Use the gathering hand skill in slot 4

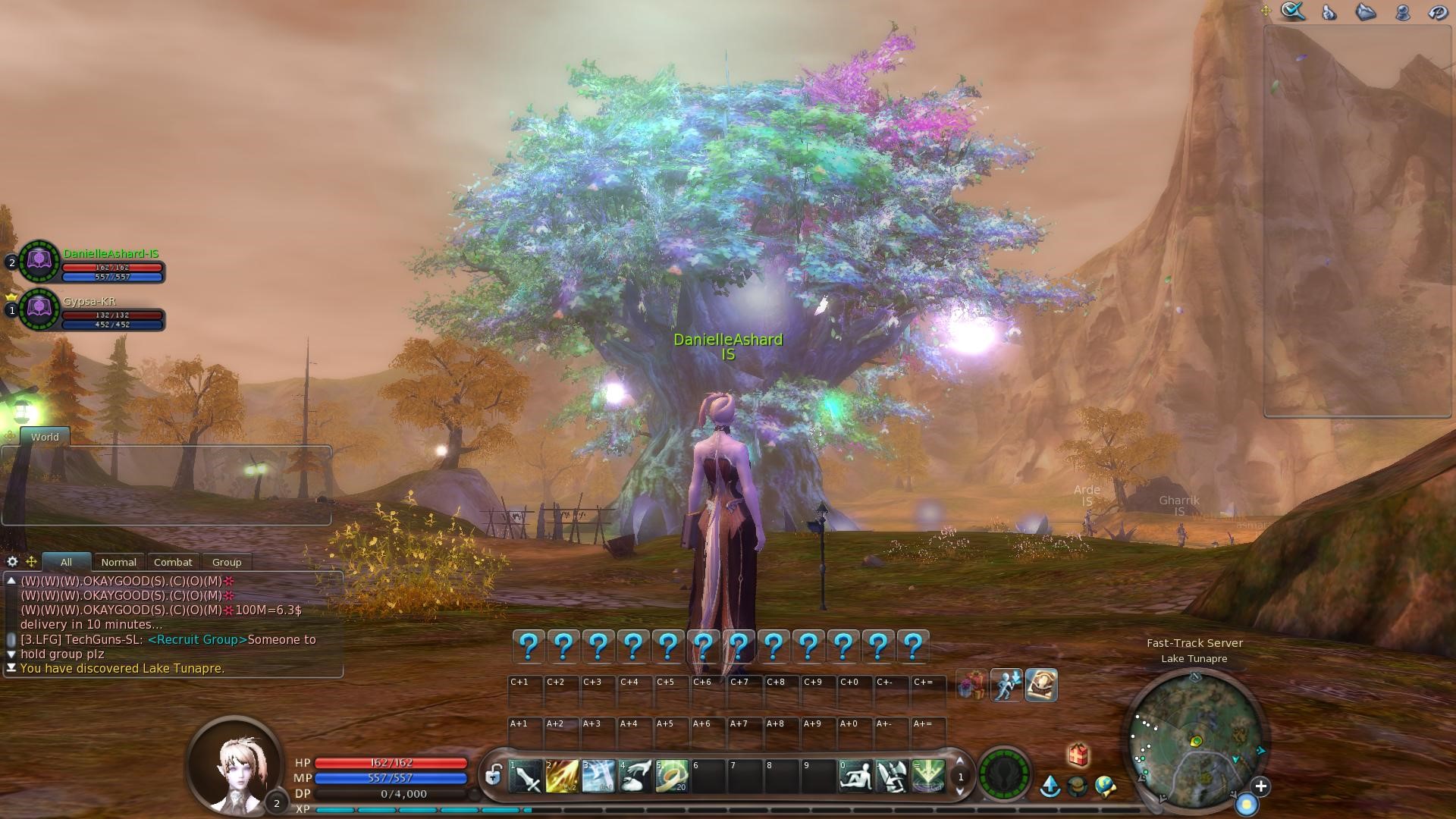635,777
